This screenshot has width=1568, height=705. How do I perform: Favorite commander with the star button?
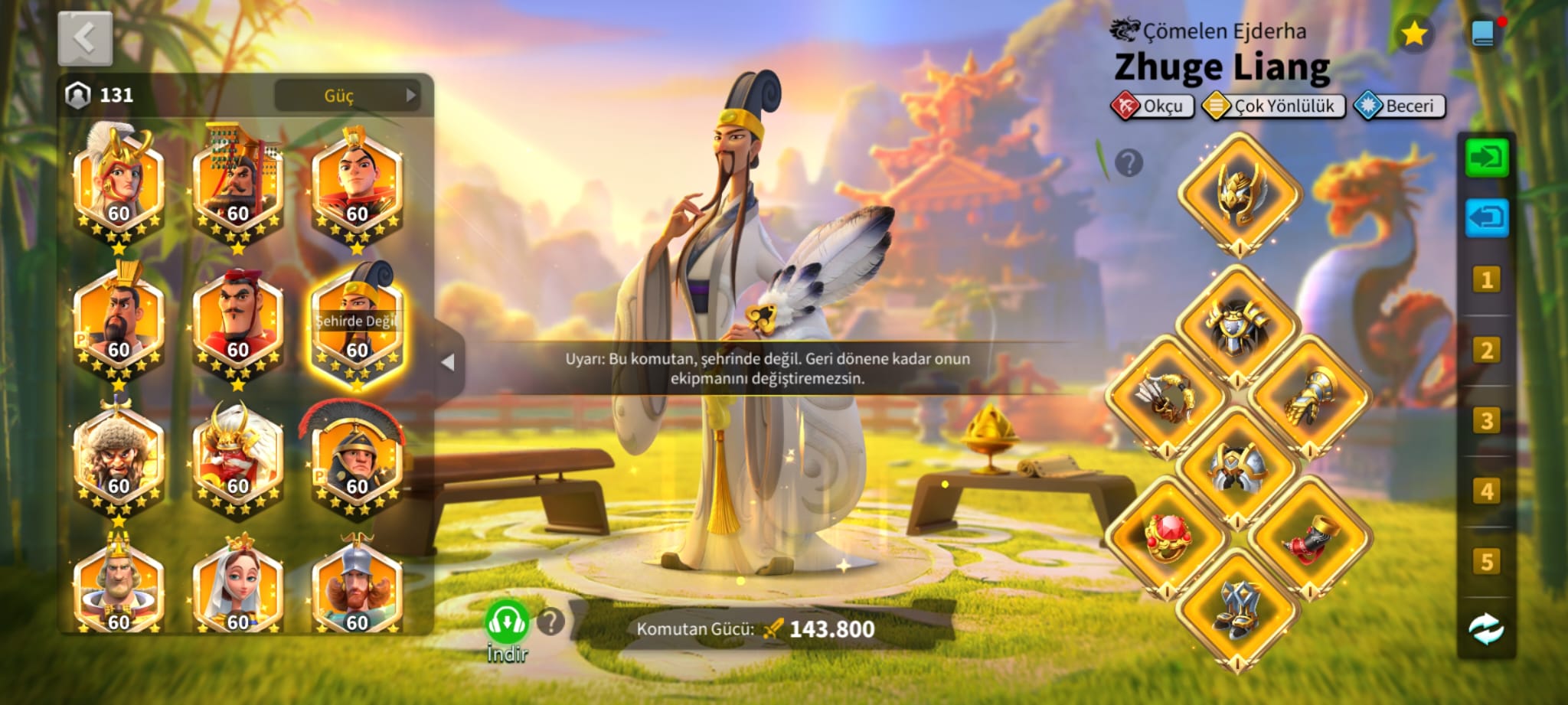(x=1413, y=34)
